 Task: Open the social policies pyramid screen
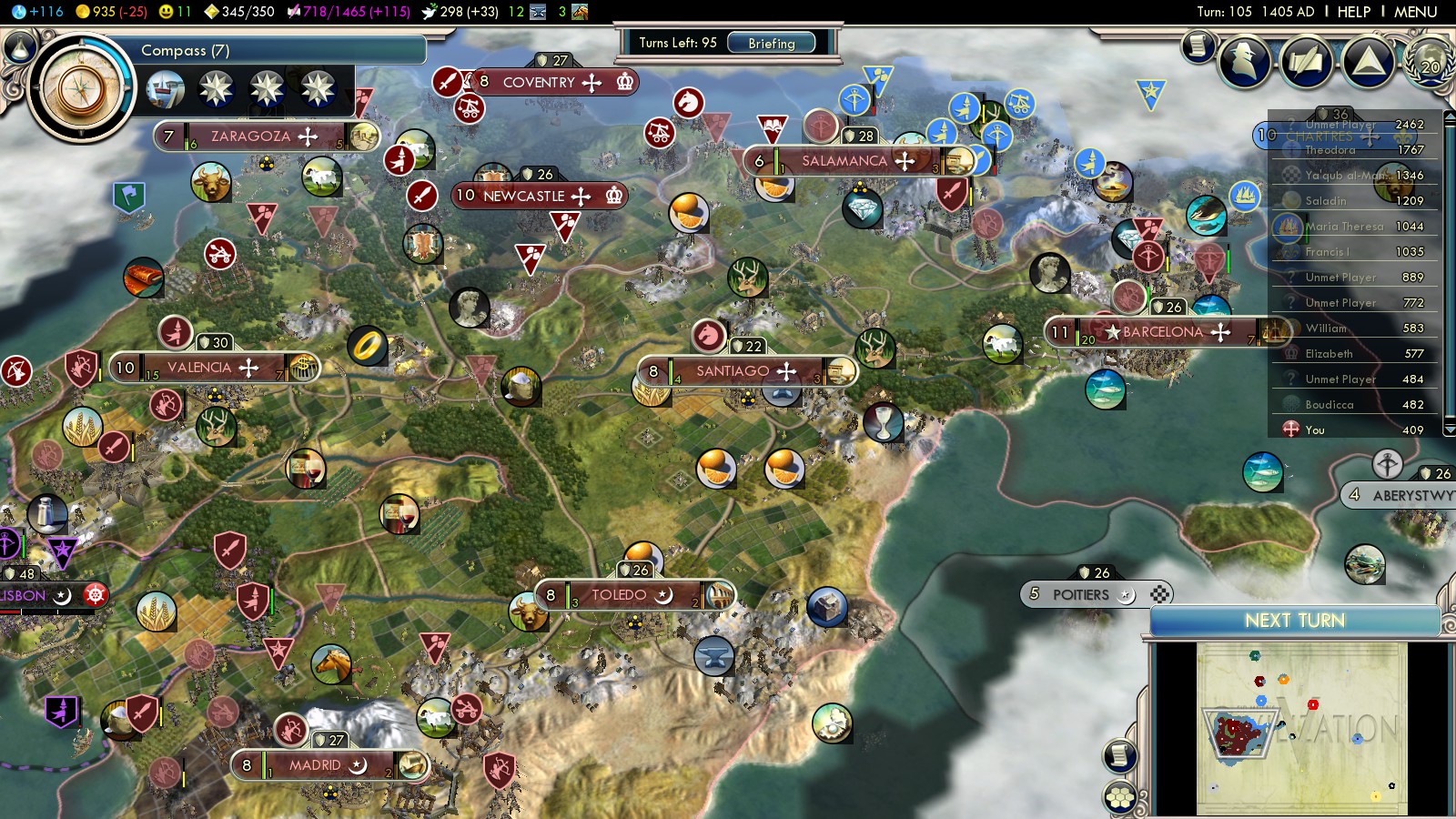[x=1368, y=62]
